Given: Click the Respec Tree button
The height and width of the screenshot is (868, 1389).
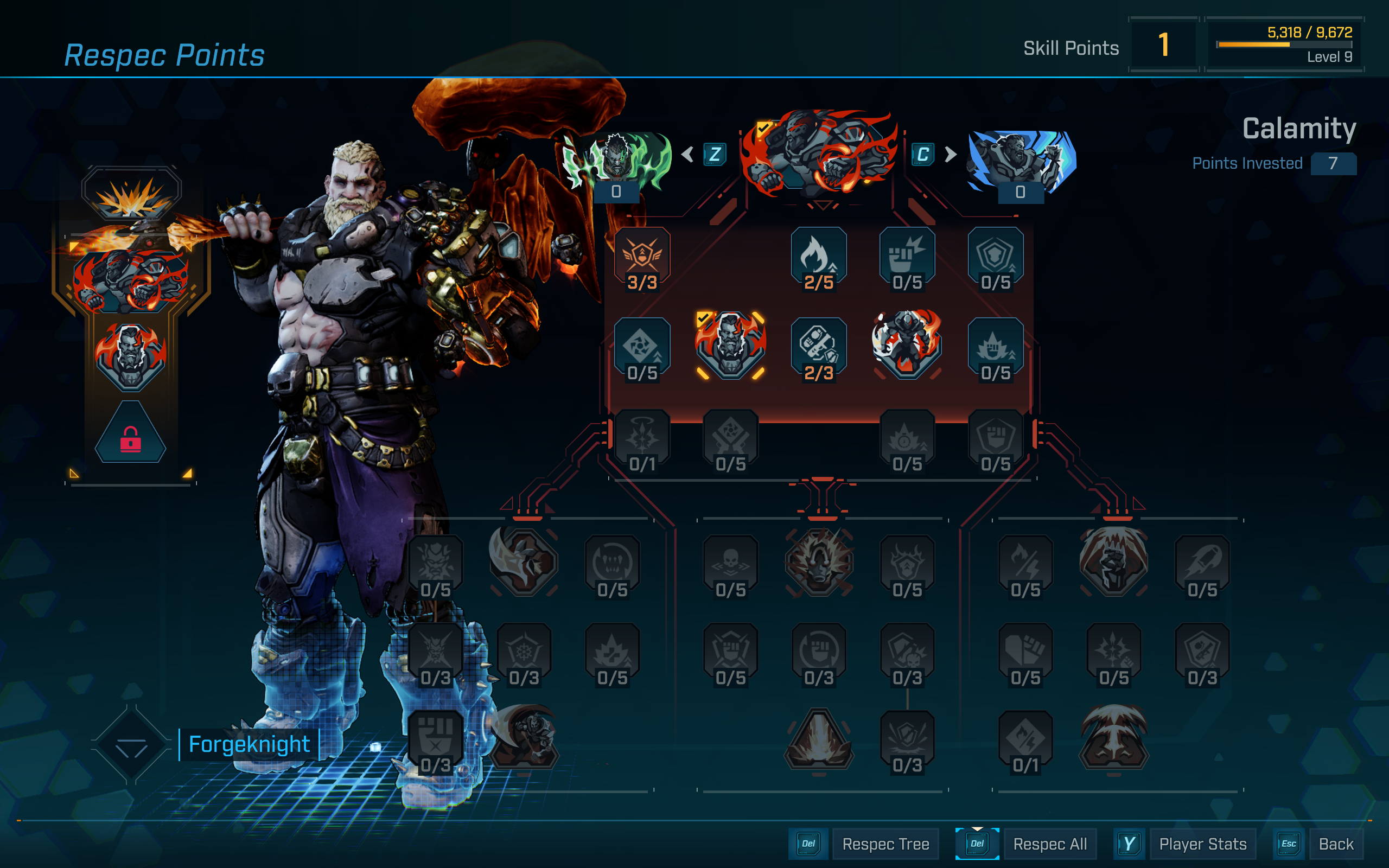Looking at the screenshot, I should tap(885, 844).
